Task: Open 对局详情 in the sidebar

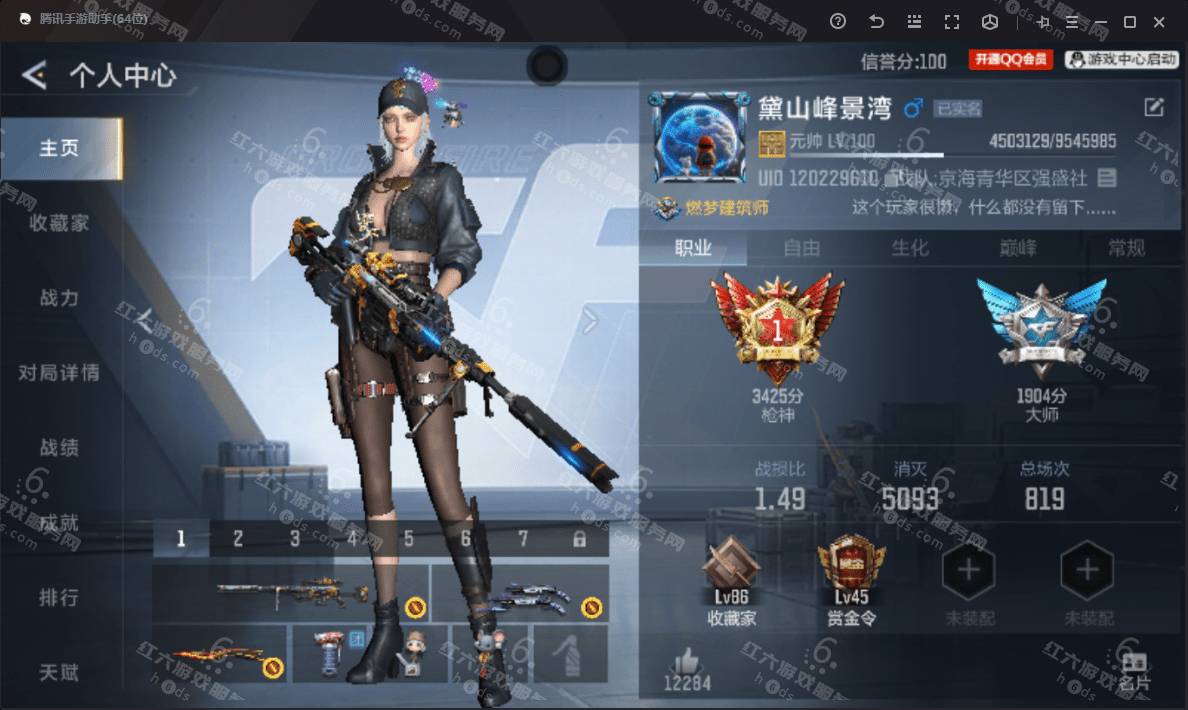Action: click(x=59, y=373)
